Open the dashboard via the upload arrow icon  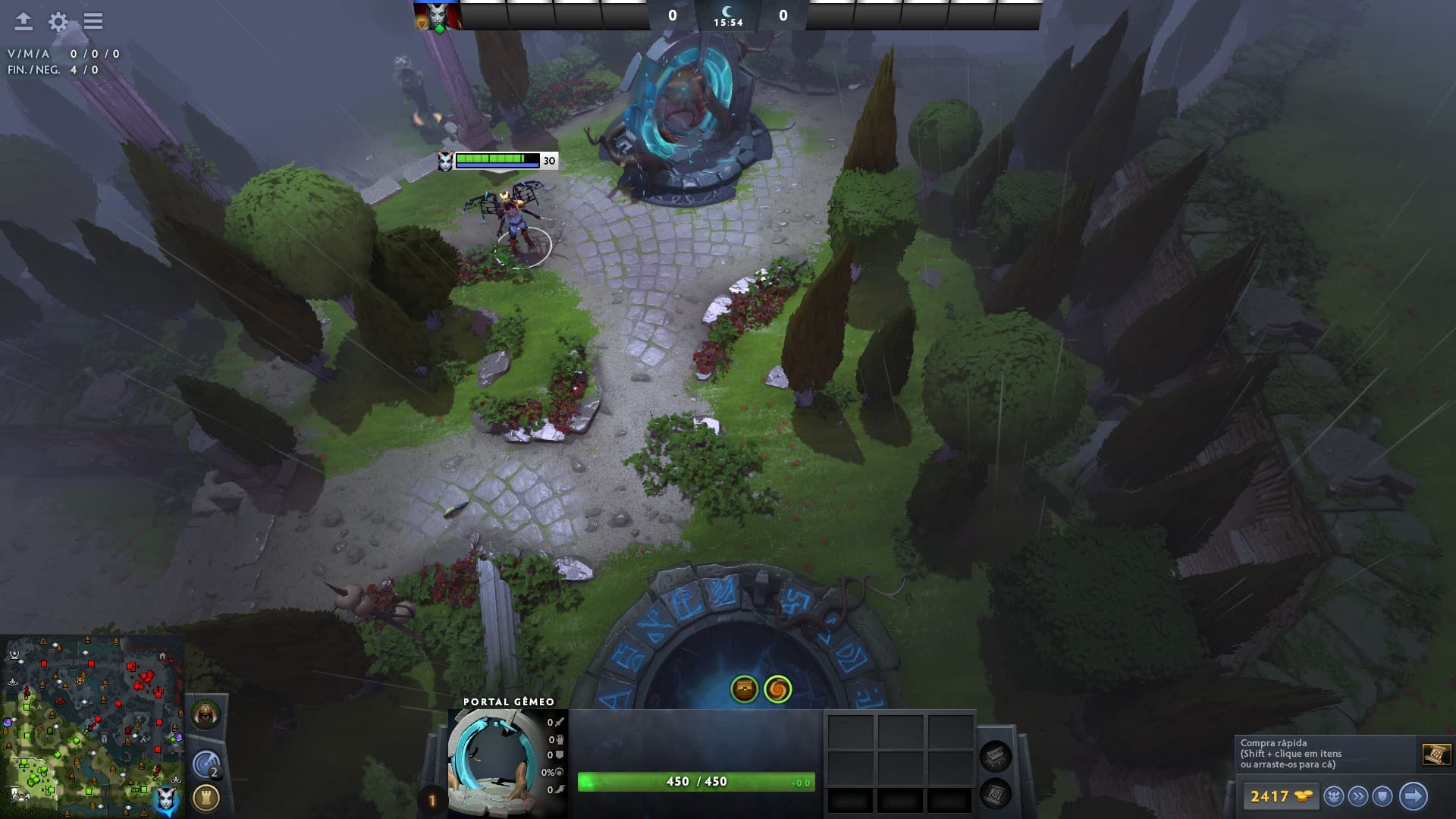24,21
